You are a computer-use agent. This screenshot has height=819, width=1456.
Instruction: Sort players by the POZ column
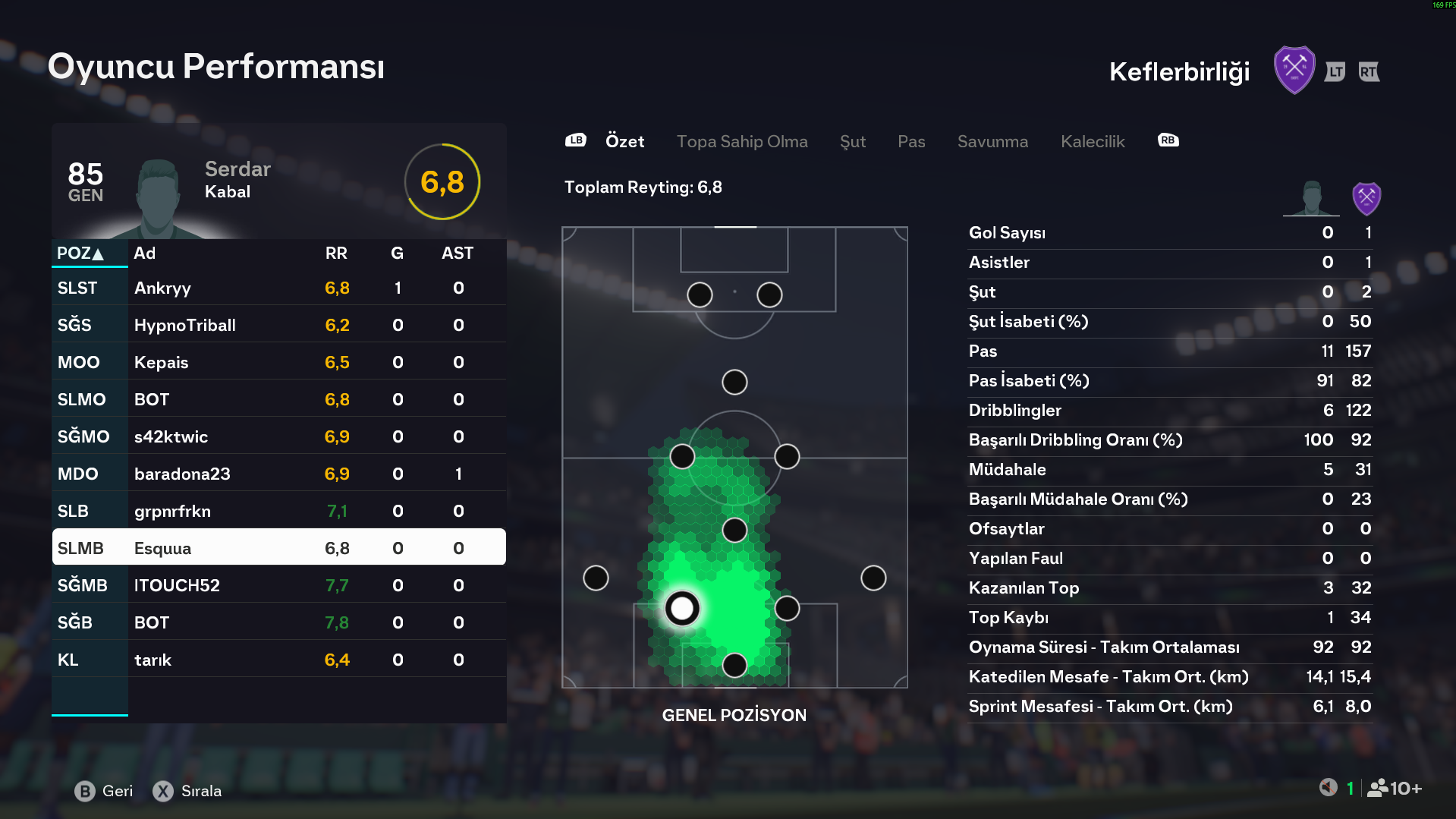click(x=80, y=253)
